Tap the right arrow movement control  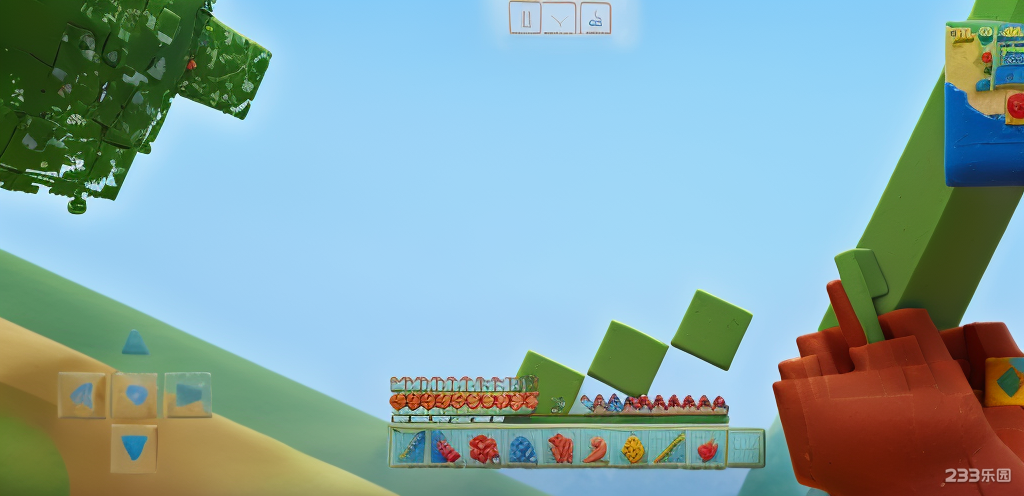(x=188, y=395)
